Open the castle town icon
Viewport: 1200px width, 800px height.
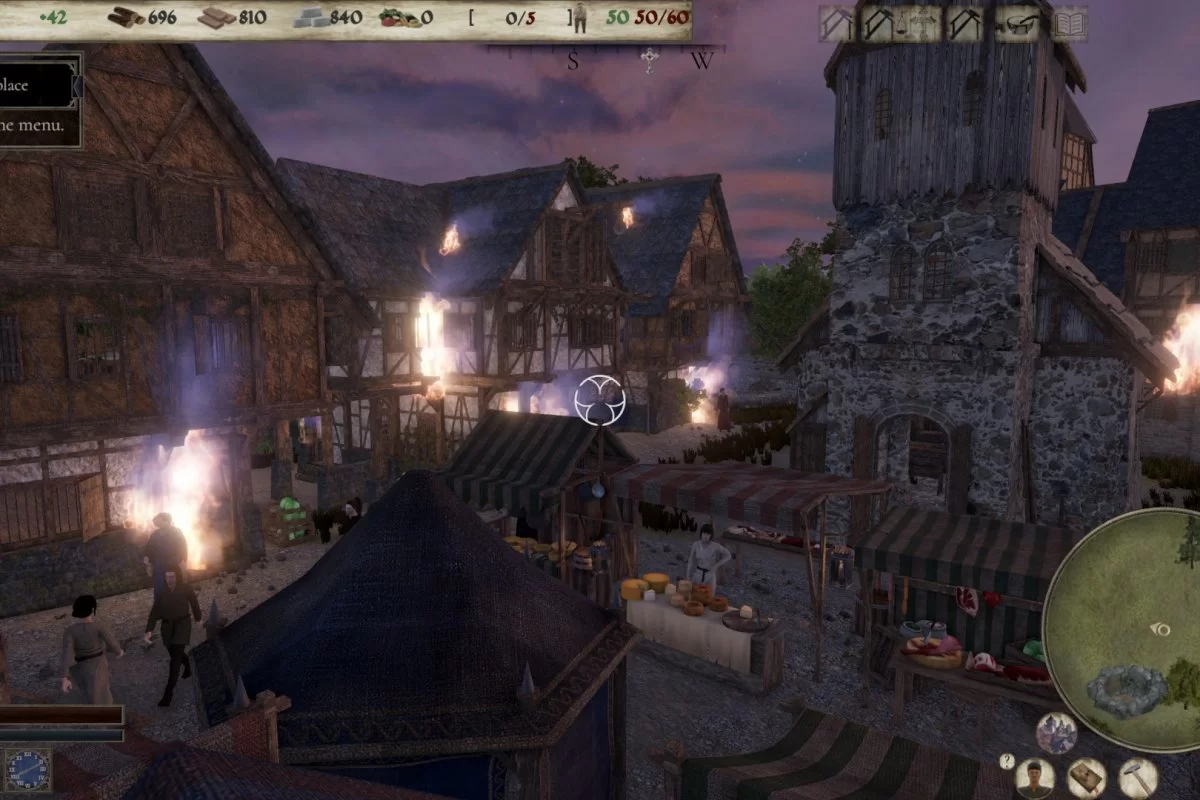(x=1056, y=733)
